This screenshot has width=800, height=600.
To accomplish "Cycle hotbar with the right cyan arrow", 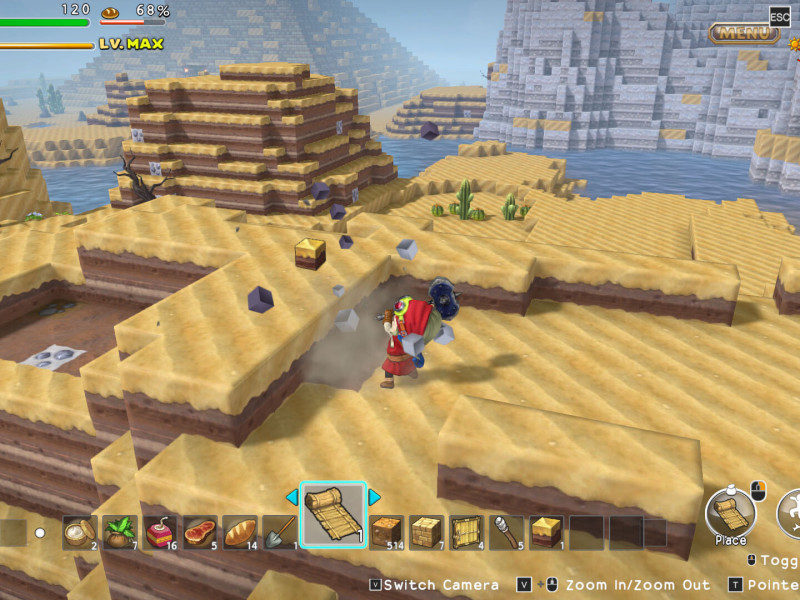I will 375,497.
